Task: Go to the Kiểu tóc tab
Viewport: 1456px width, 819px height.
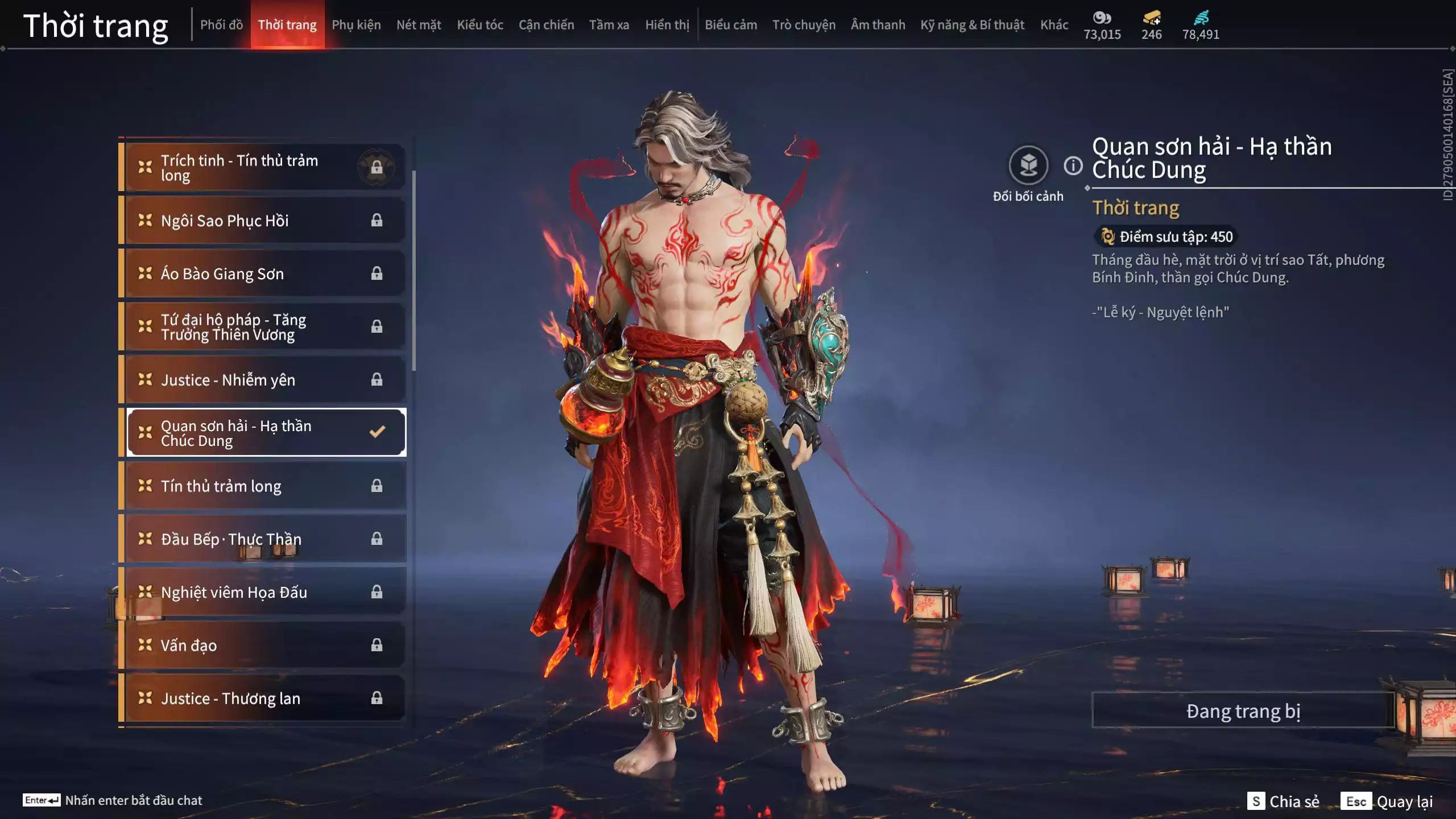Action: click(480, 25)
